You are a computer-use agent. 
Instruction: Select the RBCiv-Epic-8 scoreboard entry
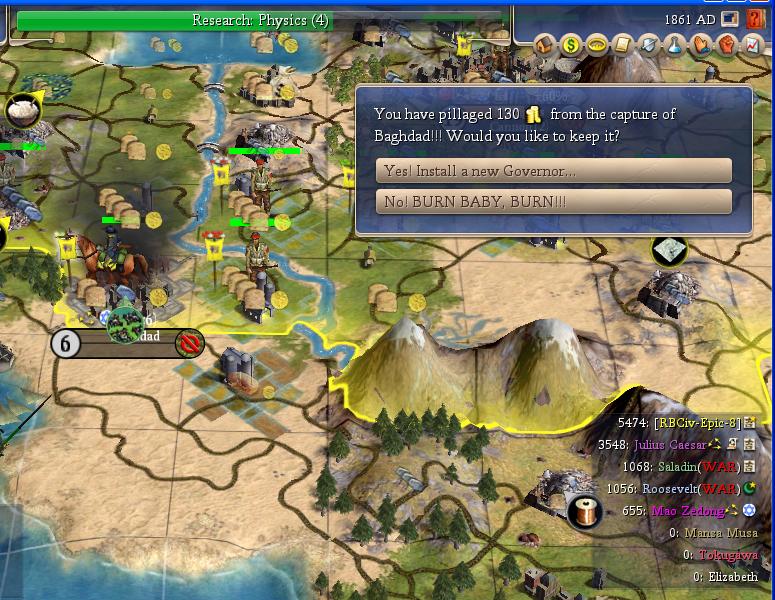click(x=696, y=423)
